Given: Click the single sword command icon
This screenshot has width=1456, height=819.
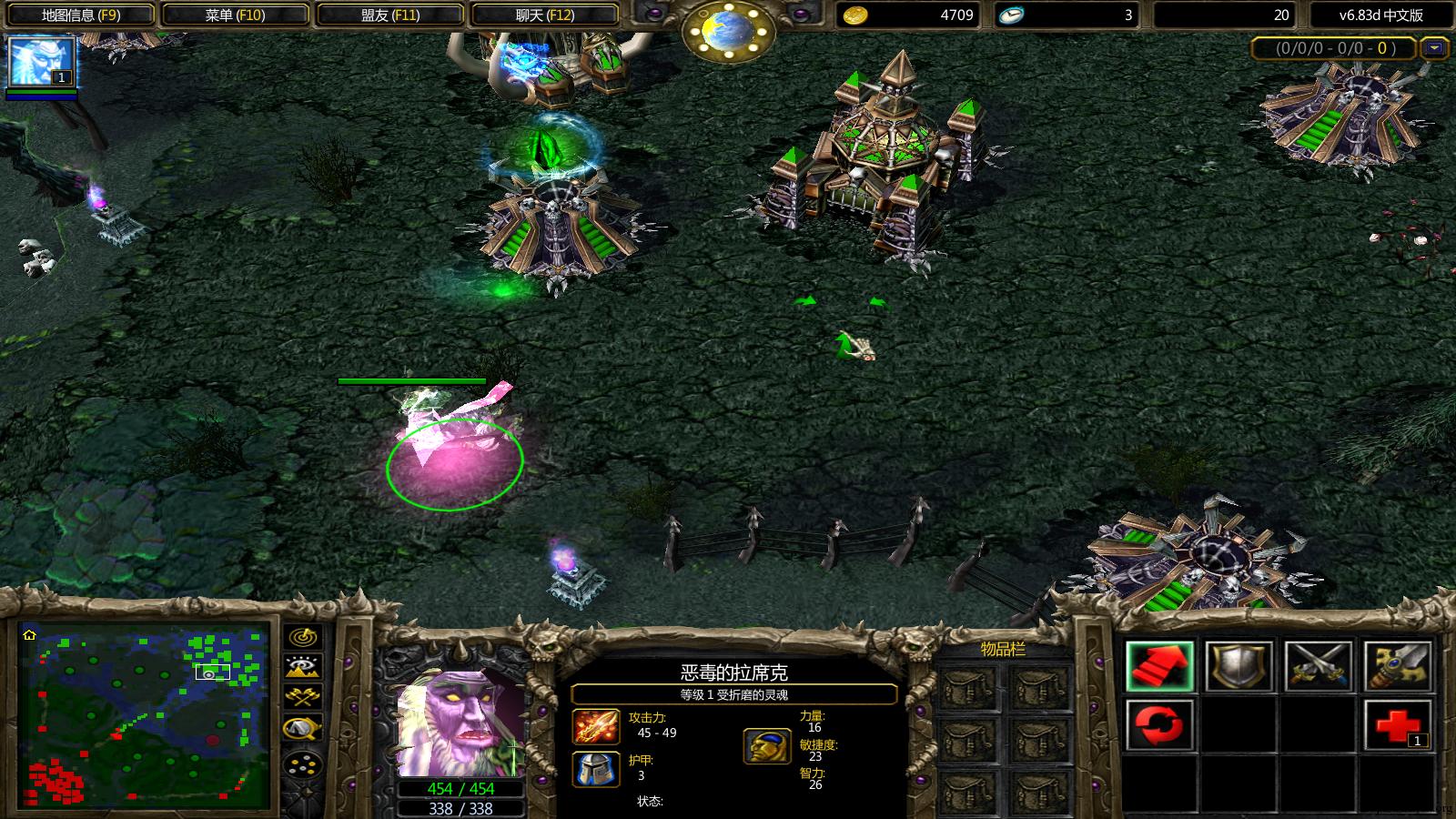Looking at the screenshot, I should click(x=1397, y=666).
